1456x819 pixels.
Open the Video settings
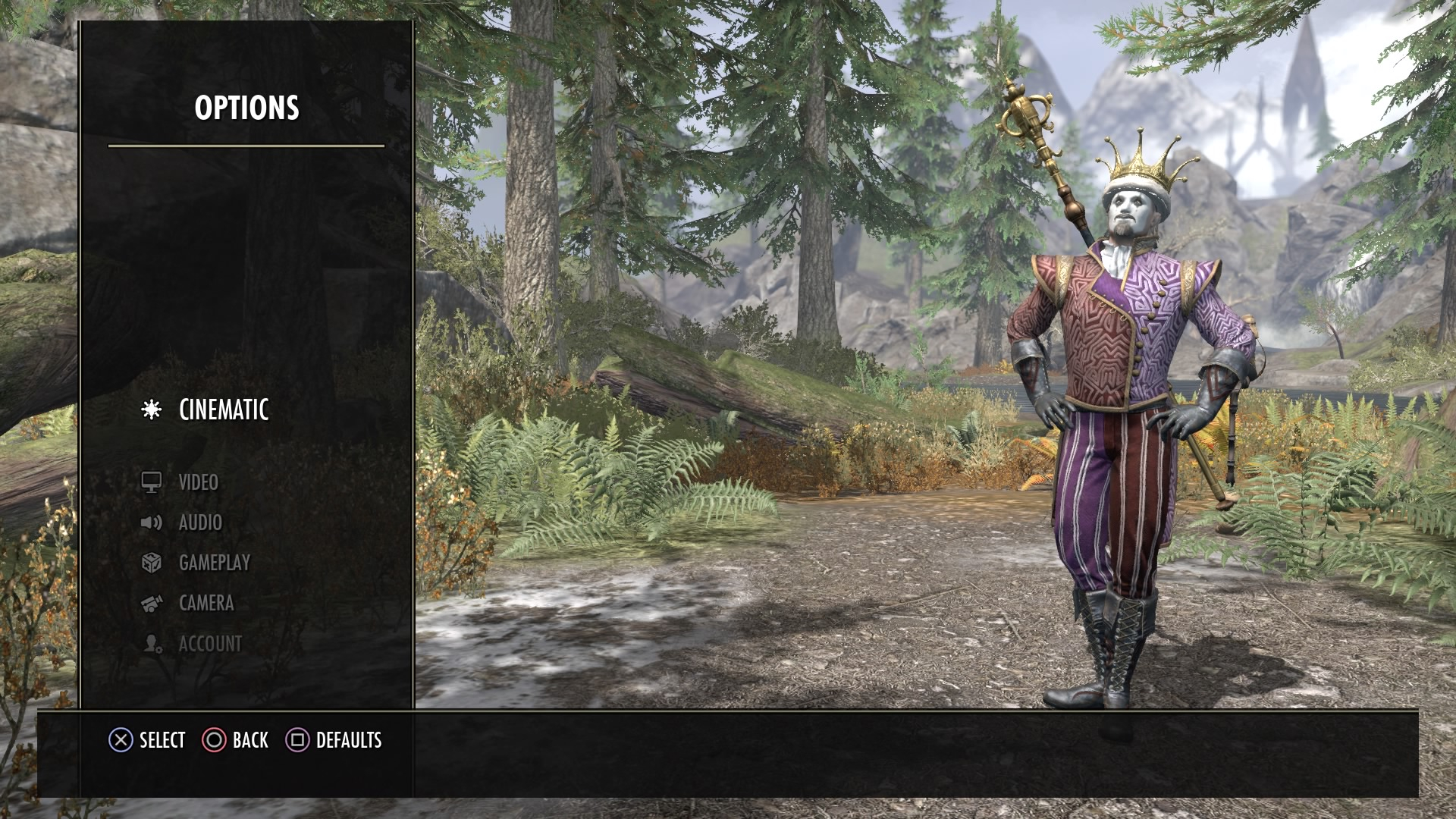[x=198, y=482]
